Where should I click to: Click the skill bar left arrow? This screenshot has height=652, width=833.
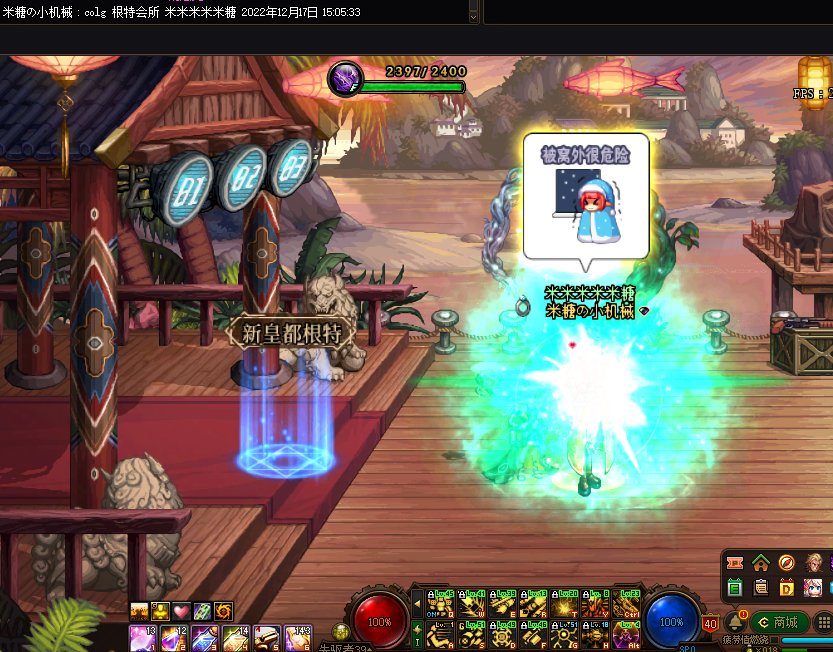pyautogui.click(x=417, y=604)
